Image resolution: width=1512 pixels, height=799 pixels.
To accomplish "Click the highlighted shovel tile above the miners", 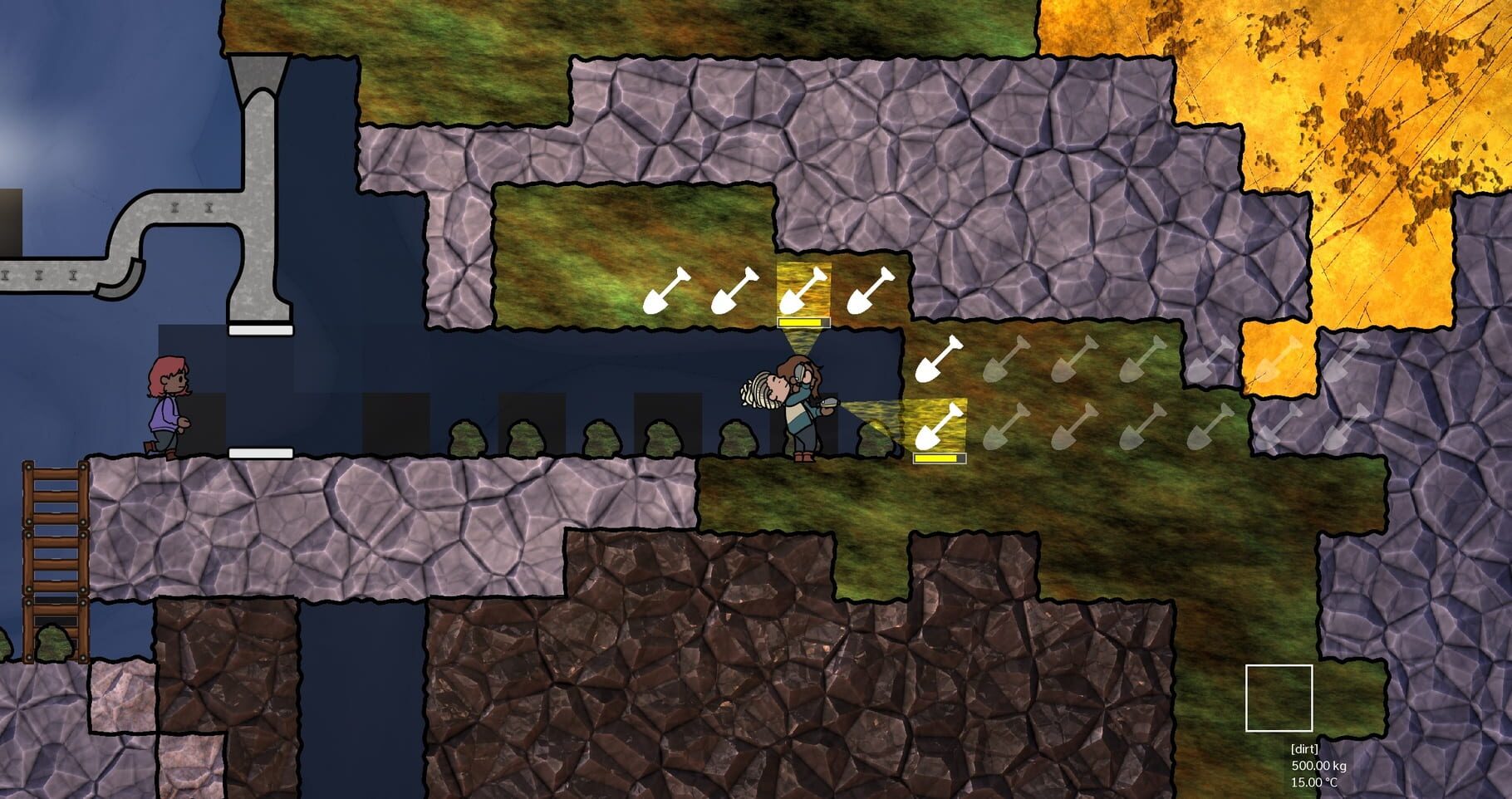I will coord(804,289).
